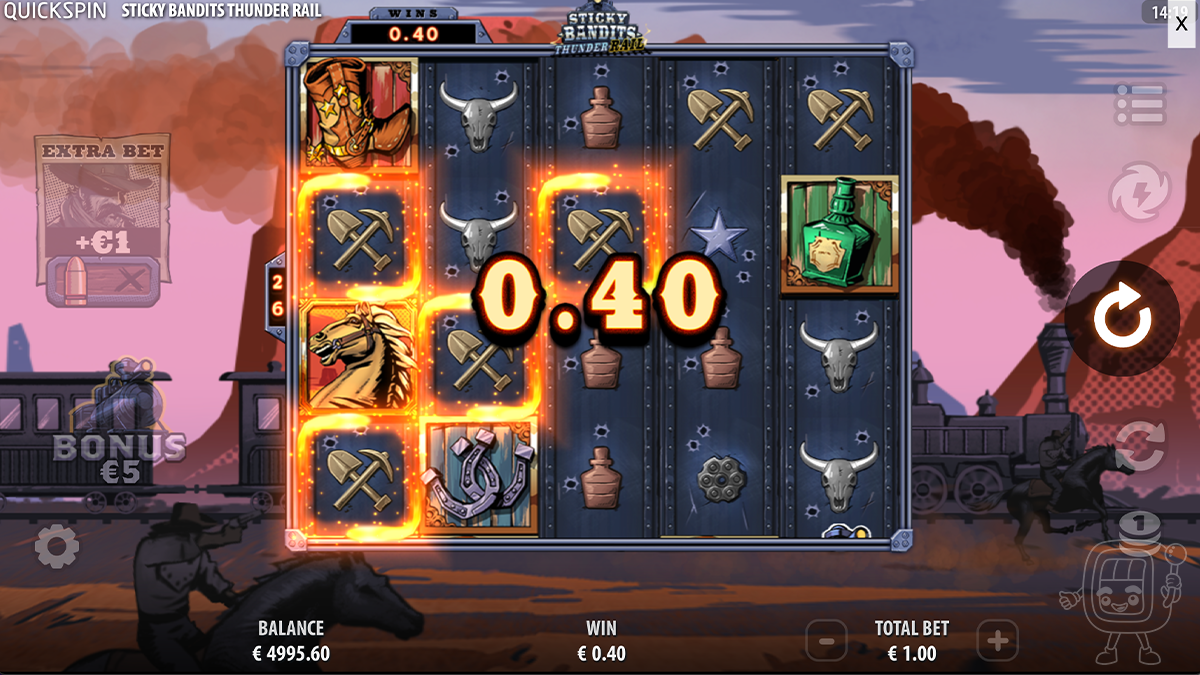The height and width of the screenshot is (675, 1200).
Task: Toggle the Extra Bet +€1 bullet switch
Action: pyautogui.click(x=102, y=281)
